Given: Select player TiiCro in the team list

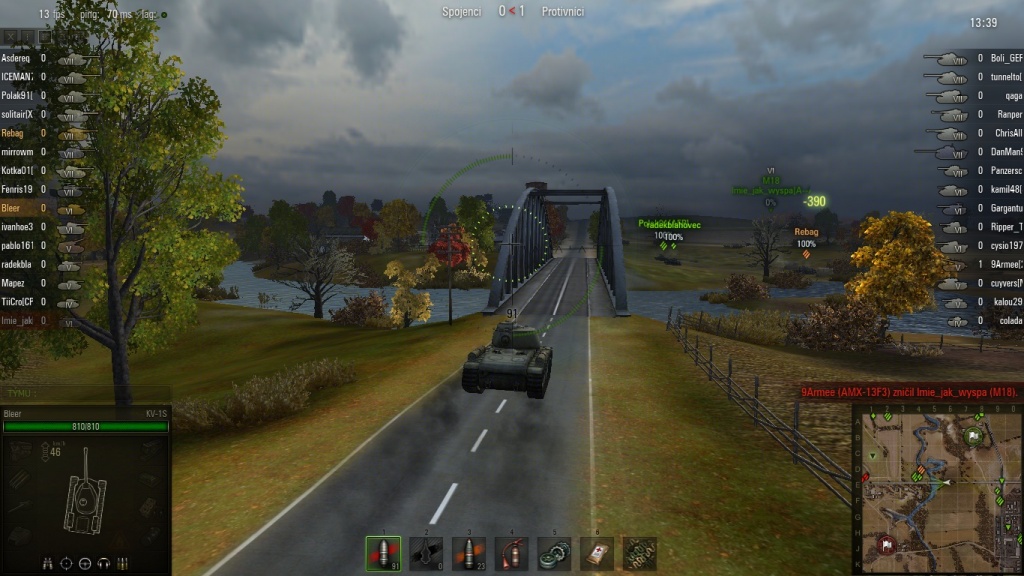Looking at the screenshot, I should click(17, 302).
